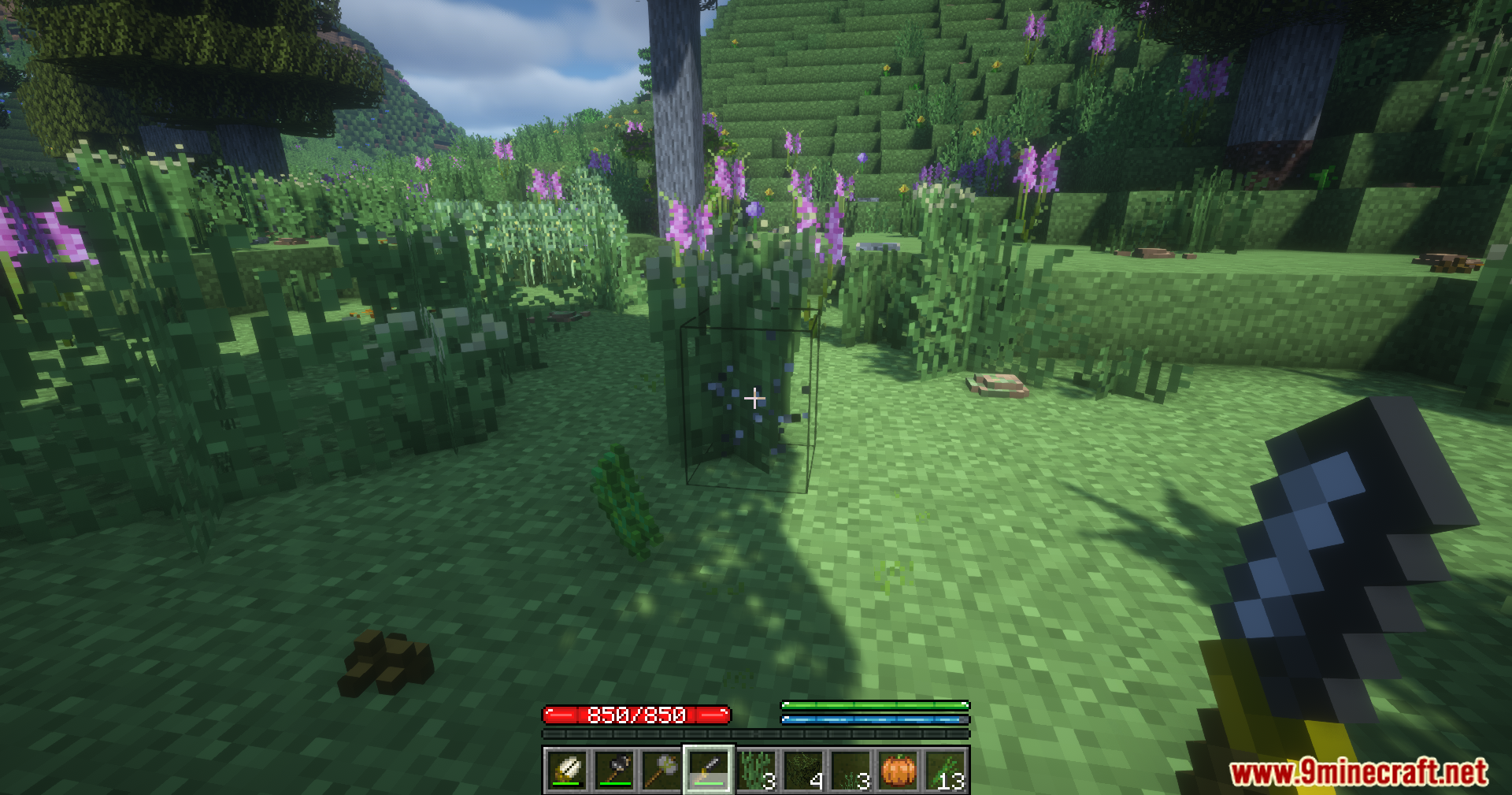
Task: Select the highlighted knife hotbar slot
Action: (x=709, y=770)
